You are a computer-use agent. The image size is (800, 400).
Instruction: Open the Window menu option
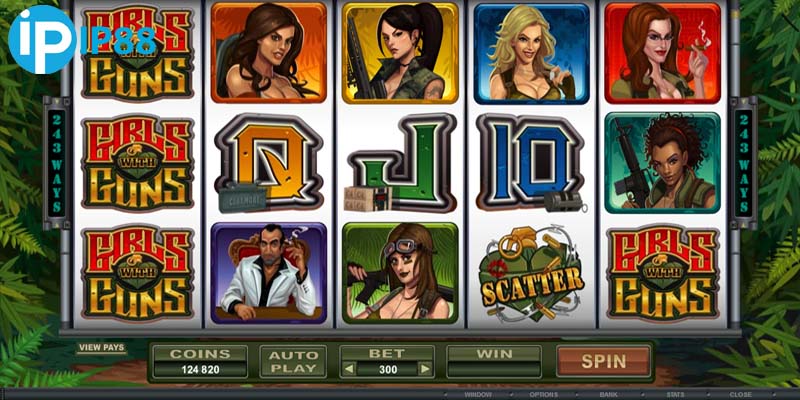click(x=480, y=394)
